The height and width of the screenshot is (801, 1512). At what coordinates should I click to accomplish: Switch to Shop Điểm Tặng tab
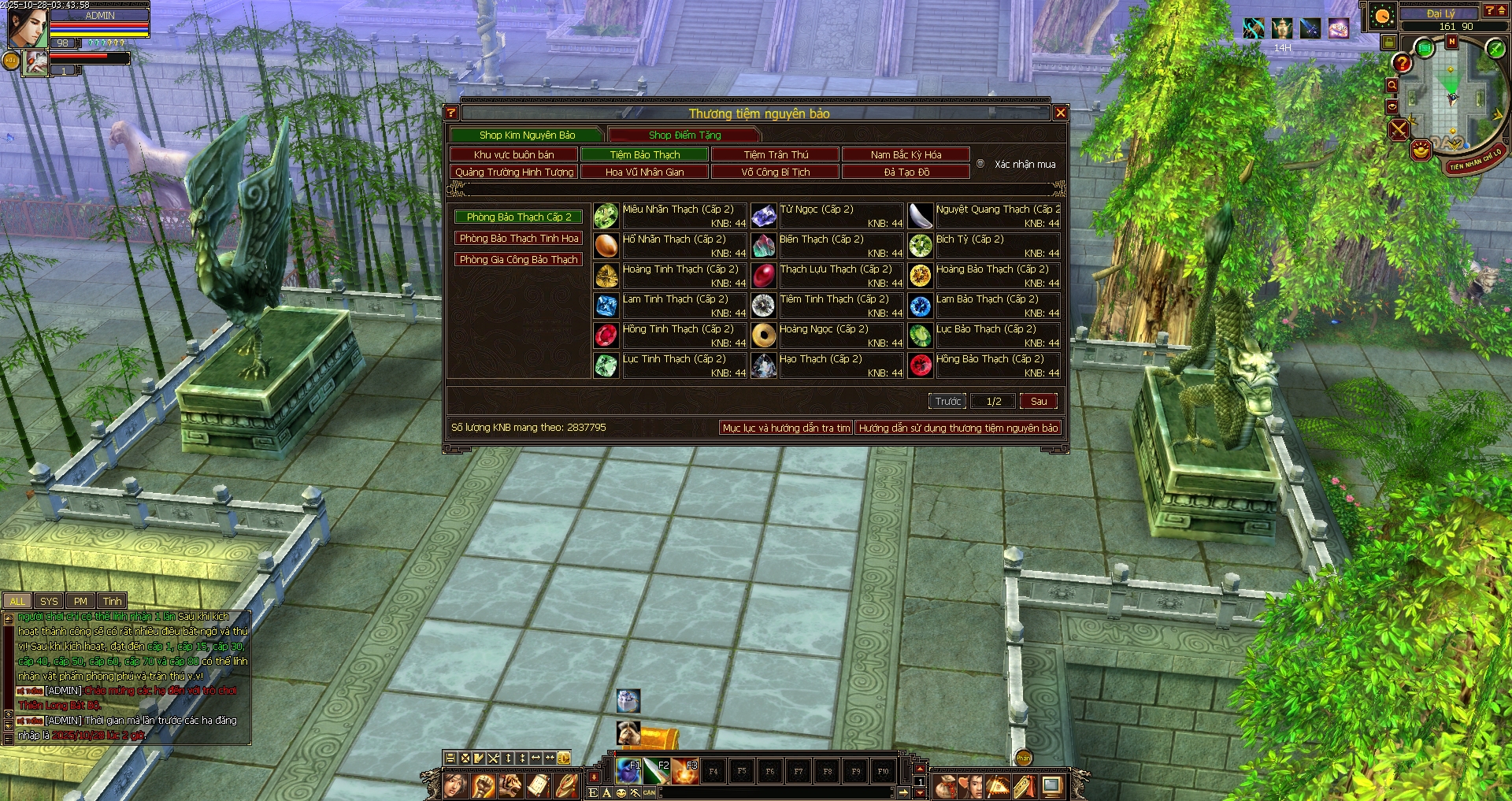tap(684, 135)
